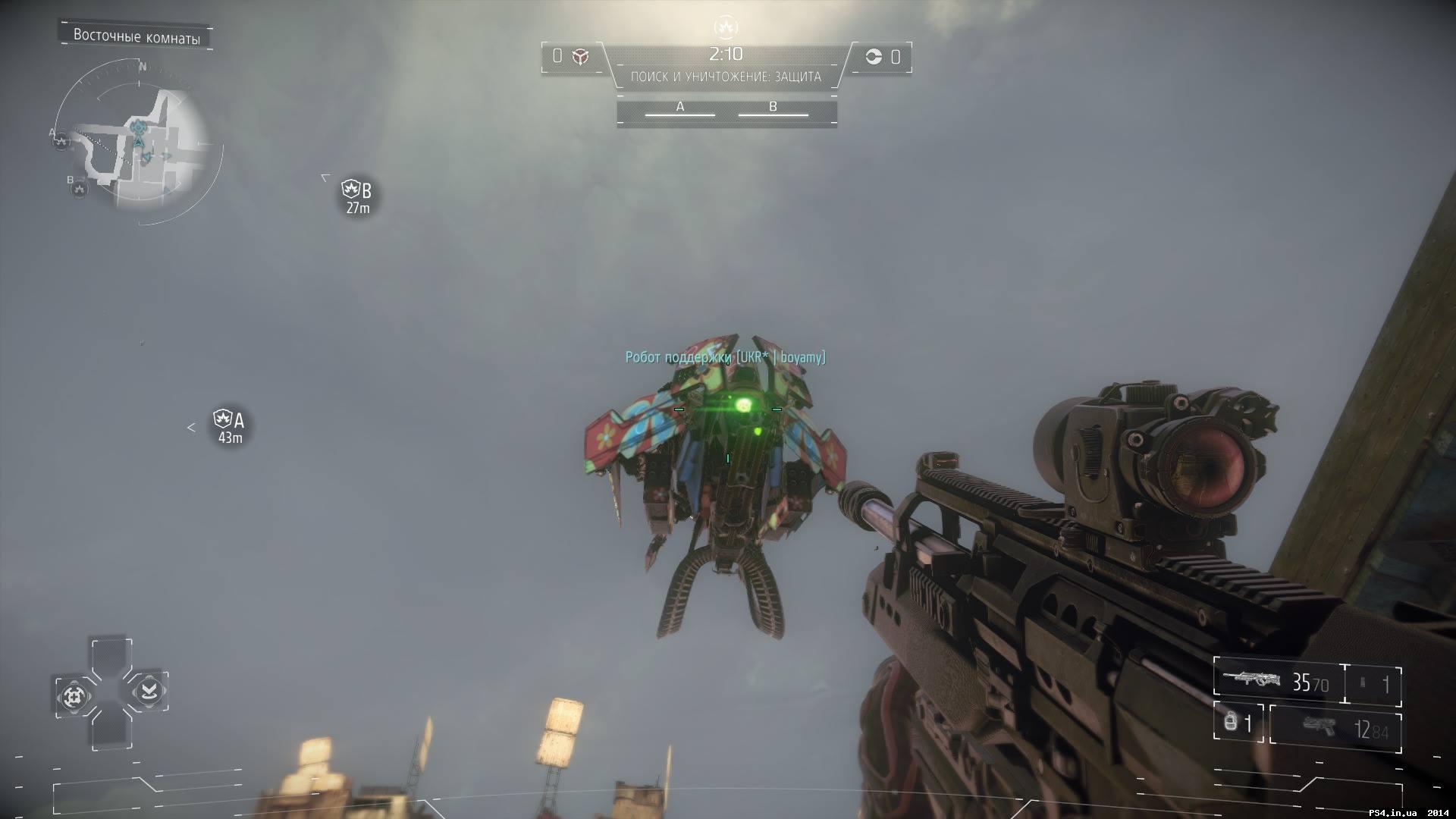
Task: Click the objective A shield marker at 43m
Action: [223, 417]
